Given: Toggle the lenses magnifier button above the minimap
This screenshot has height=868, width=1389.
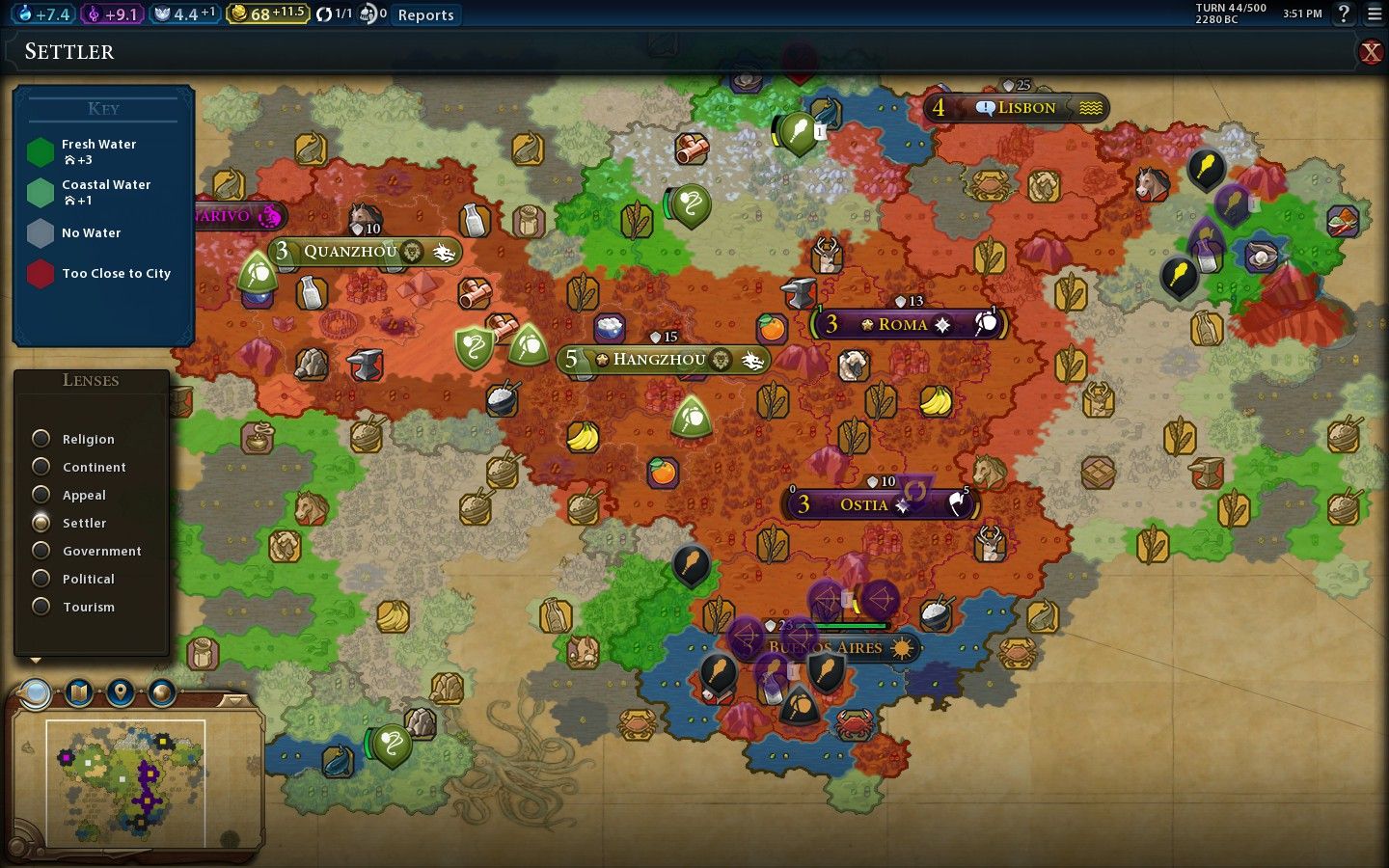Looking at the screenshot, I should (x=37, y=692).
